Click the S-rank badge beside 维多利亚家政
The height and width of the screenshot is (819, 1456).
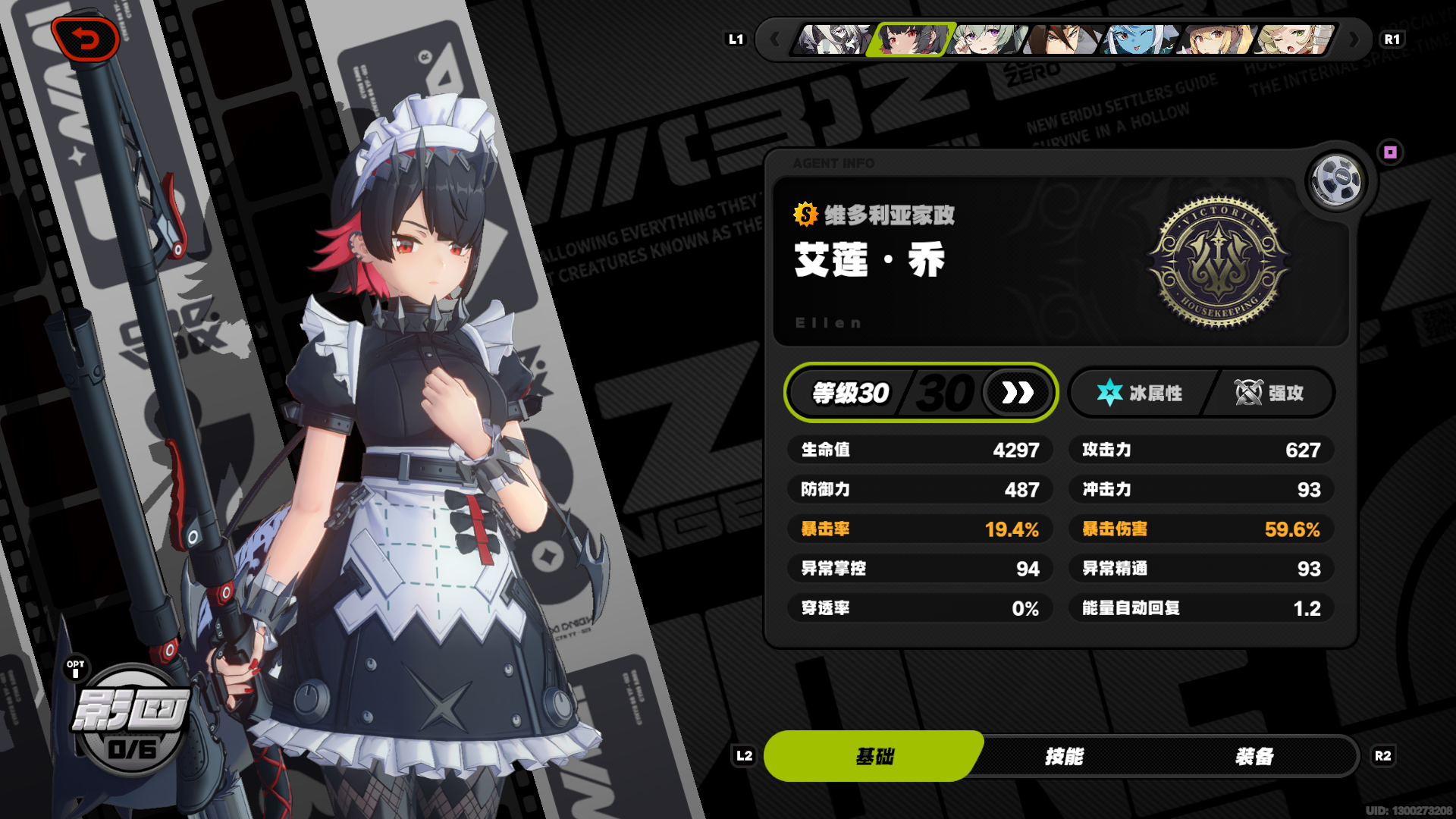tap(804, 217)
